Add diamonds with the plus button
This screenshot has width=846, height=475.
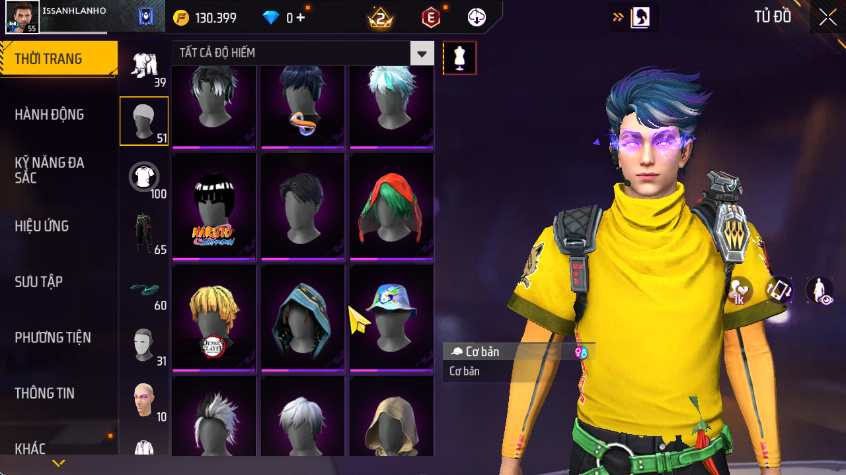301,18
